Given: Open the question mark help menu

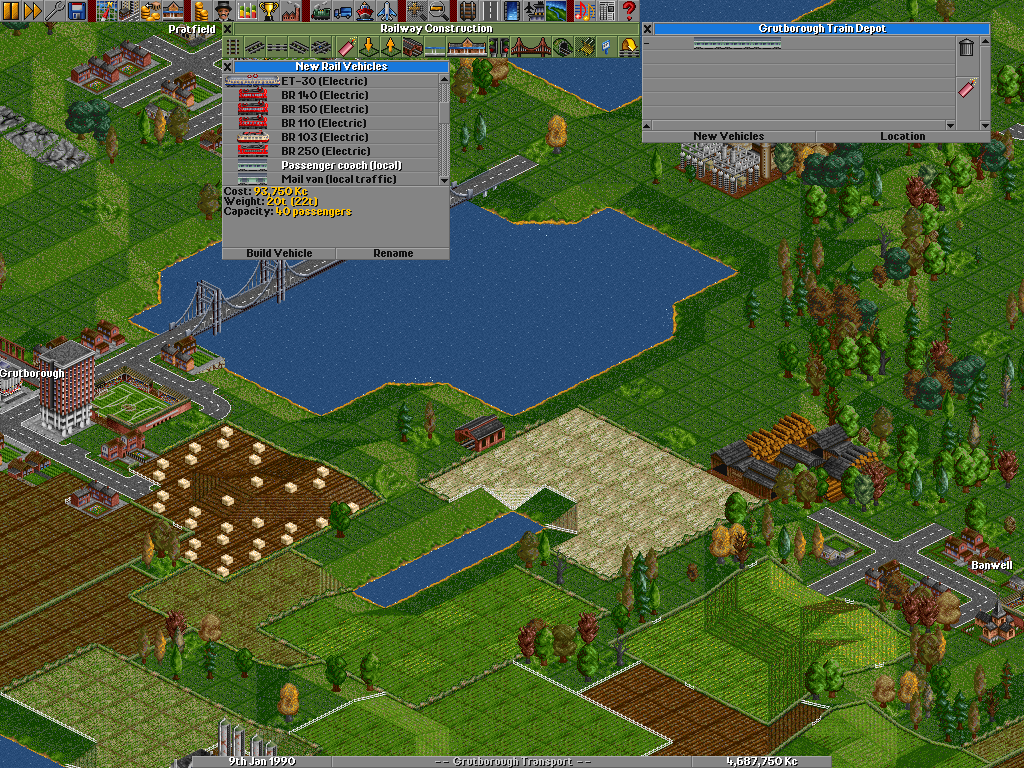Looking at the screenshot, I should [x=629, y=11].
